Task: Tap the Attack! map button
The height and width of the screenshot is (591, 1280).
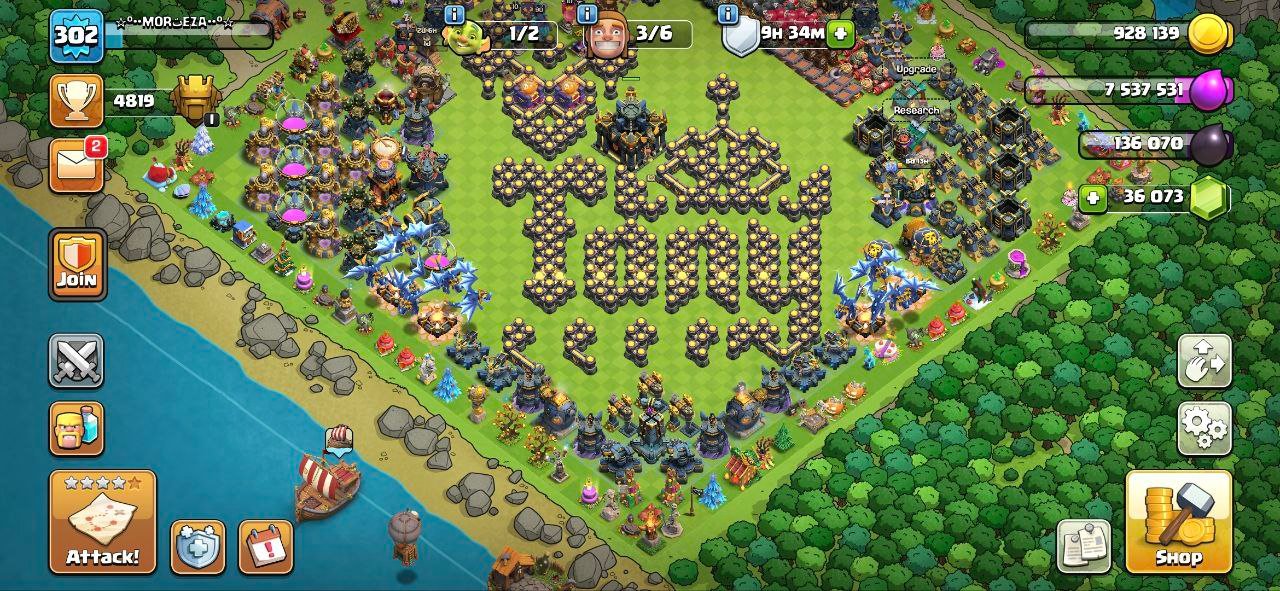Action: [103, 522]
